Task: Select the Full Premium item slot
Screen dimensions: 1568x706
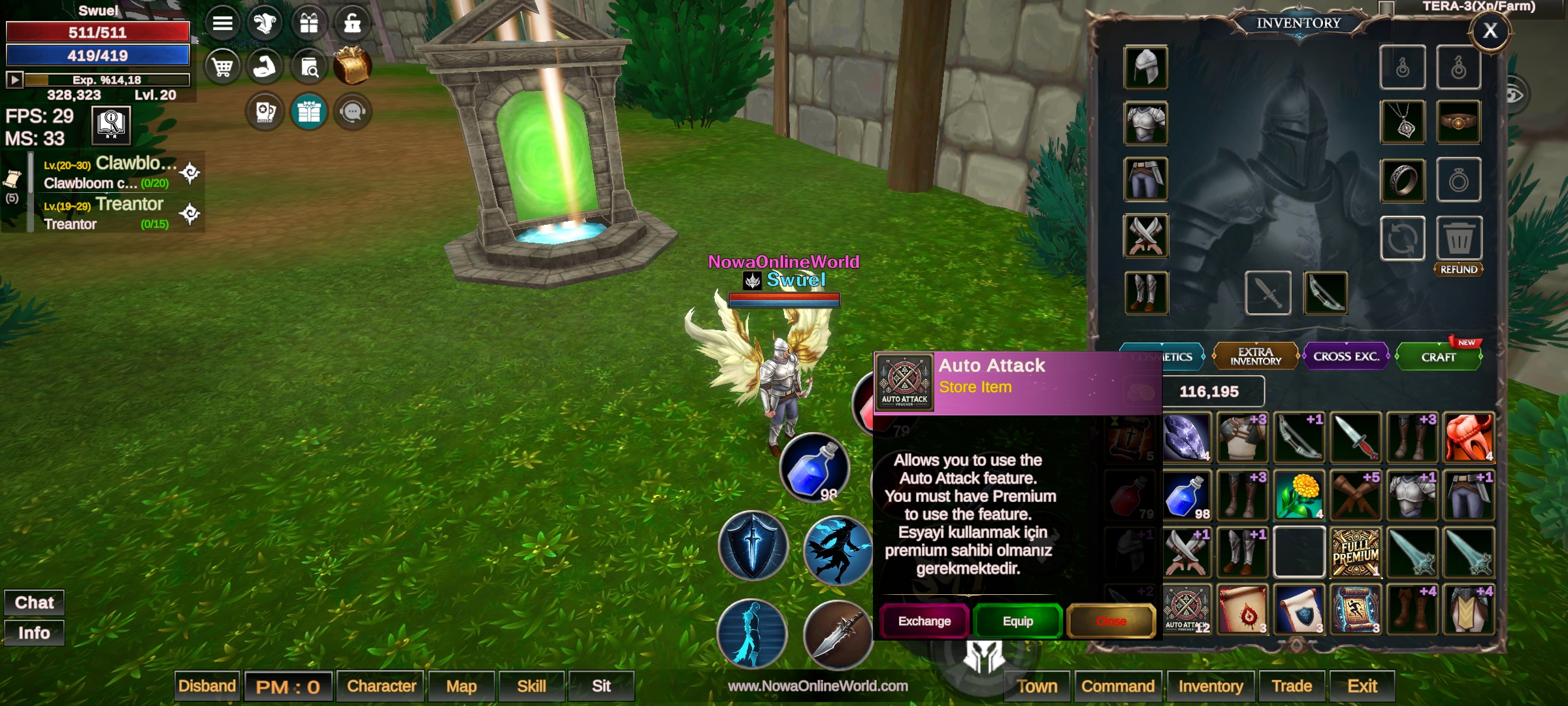Action: (x=1356, y=553)
